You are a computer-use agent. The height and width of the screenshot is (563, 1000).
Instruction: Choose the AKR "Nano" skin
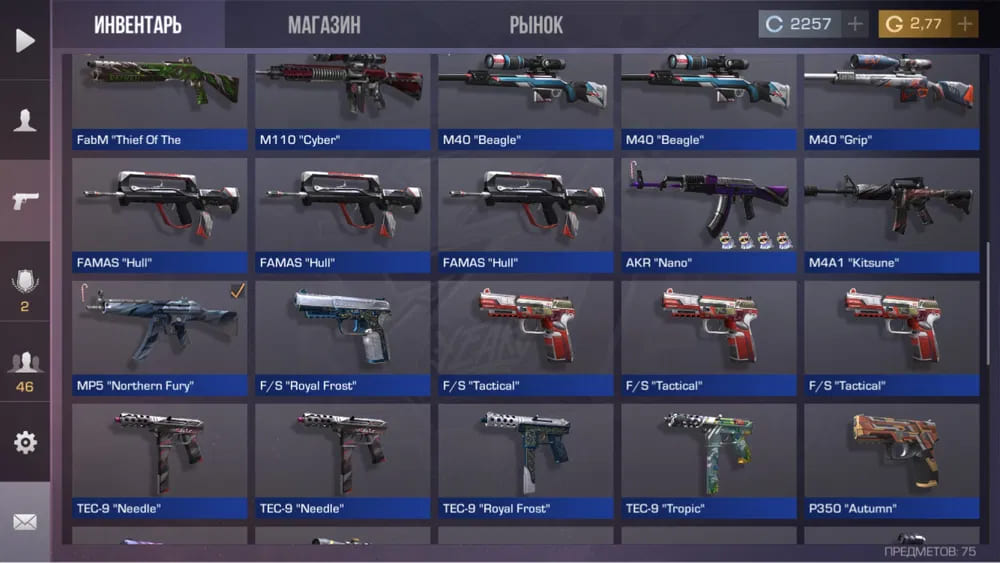(x=708, y=213)
